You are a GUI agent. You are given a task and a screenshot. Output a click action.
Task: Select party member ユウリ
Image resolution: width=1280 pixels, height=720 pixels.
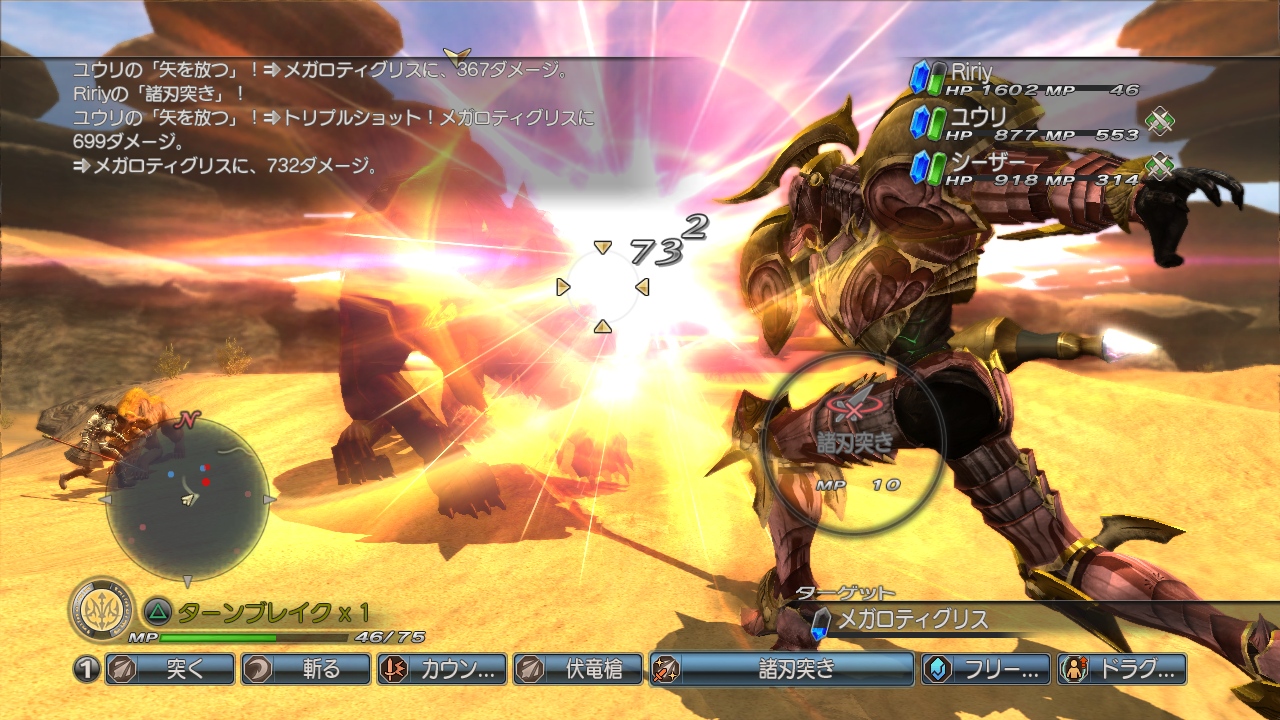(1025, 124)
